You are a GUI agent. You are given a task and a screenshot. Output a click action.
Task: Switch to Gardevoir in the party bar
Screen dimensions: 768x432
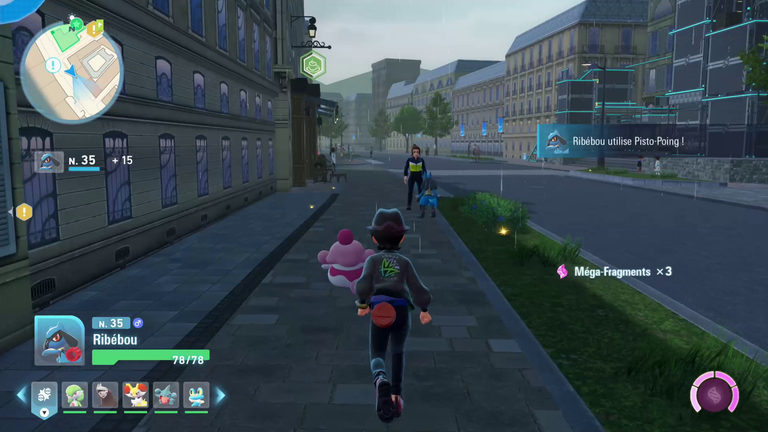75,395
